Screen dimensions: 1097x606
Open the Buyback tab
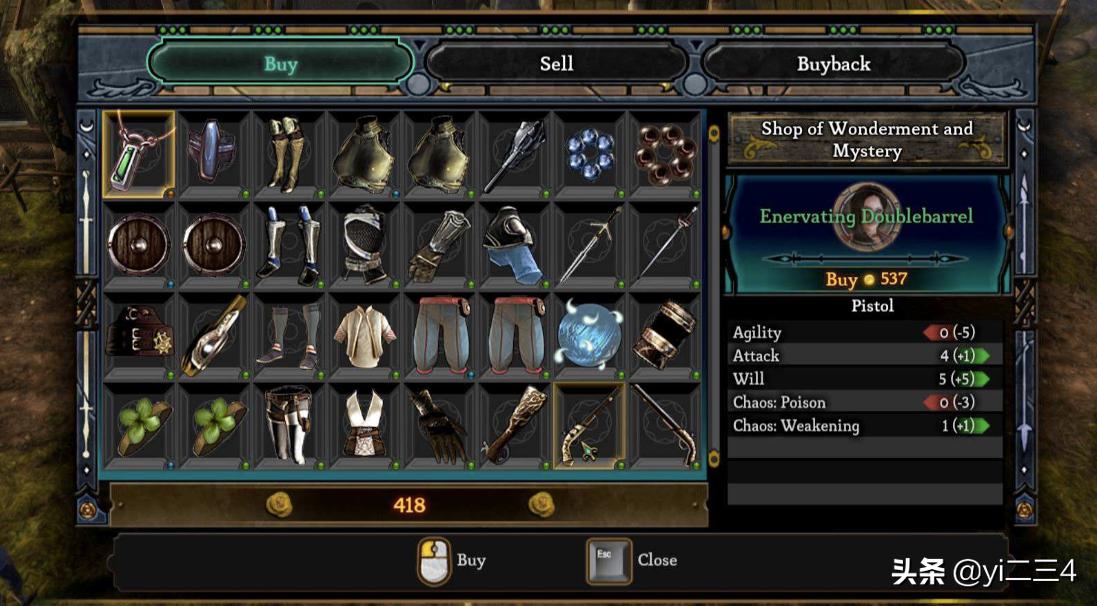click(833, 64)
